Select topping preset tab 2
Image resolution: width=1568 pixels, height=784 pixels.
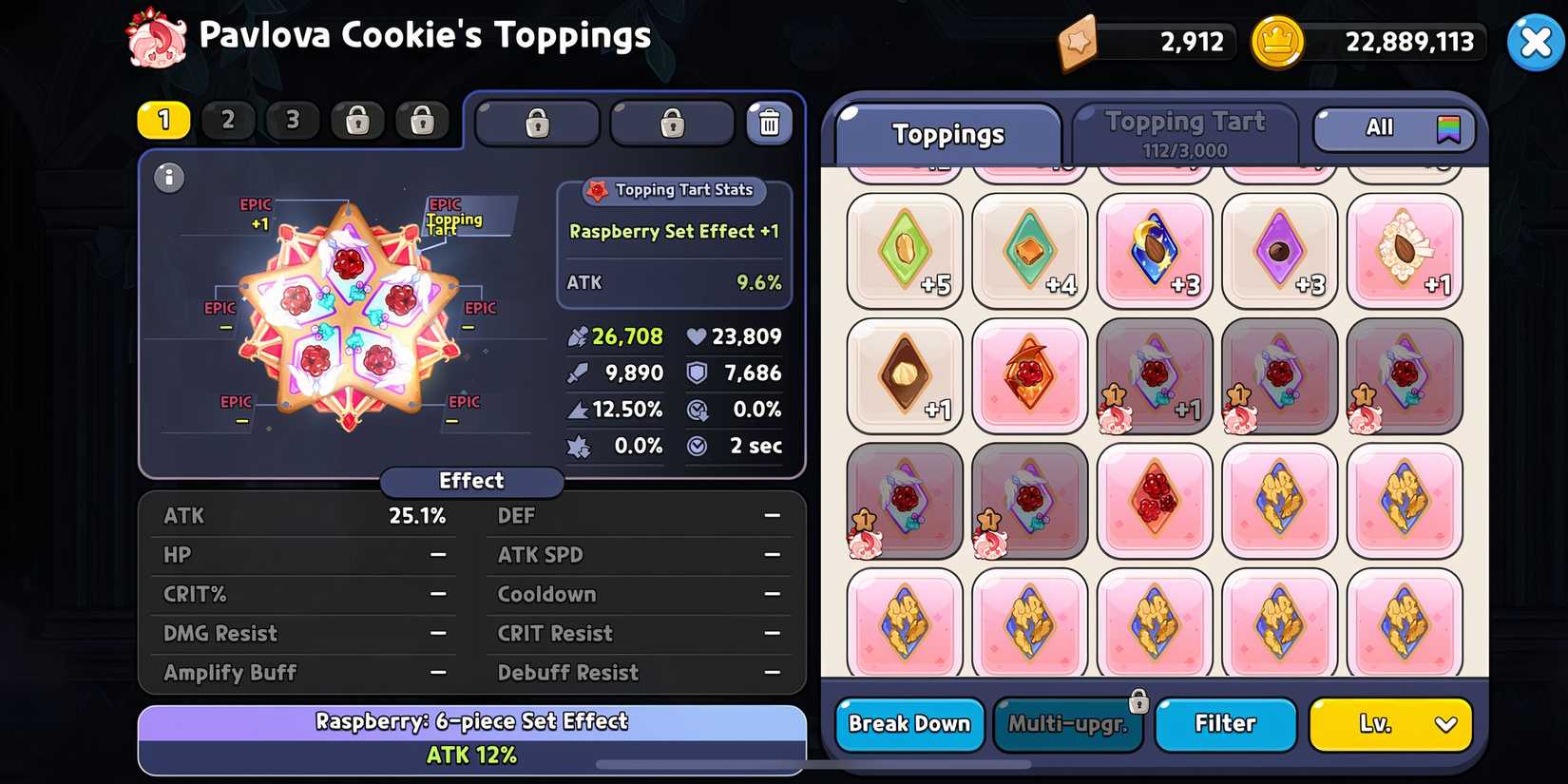tap(228, 121)
